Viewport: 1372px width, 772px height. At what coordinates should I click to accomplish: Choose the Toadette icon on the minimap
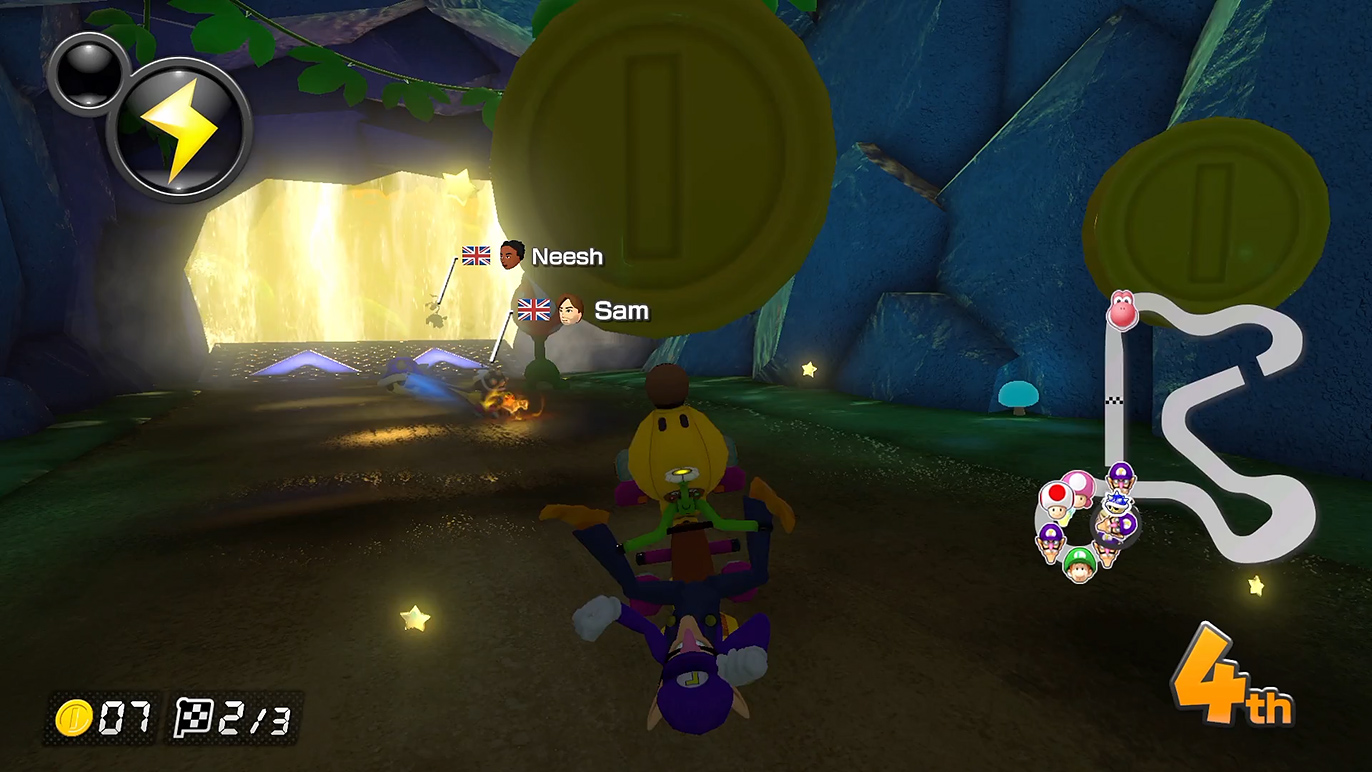point(1080,486)
